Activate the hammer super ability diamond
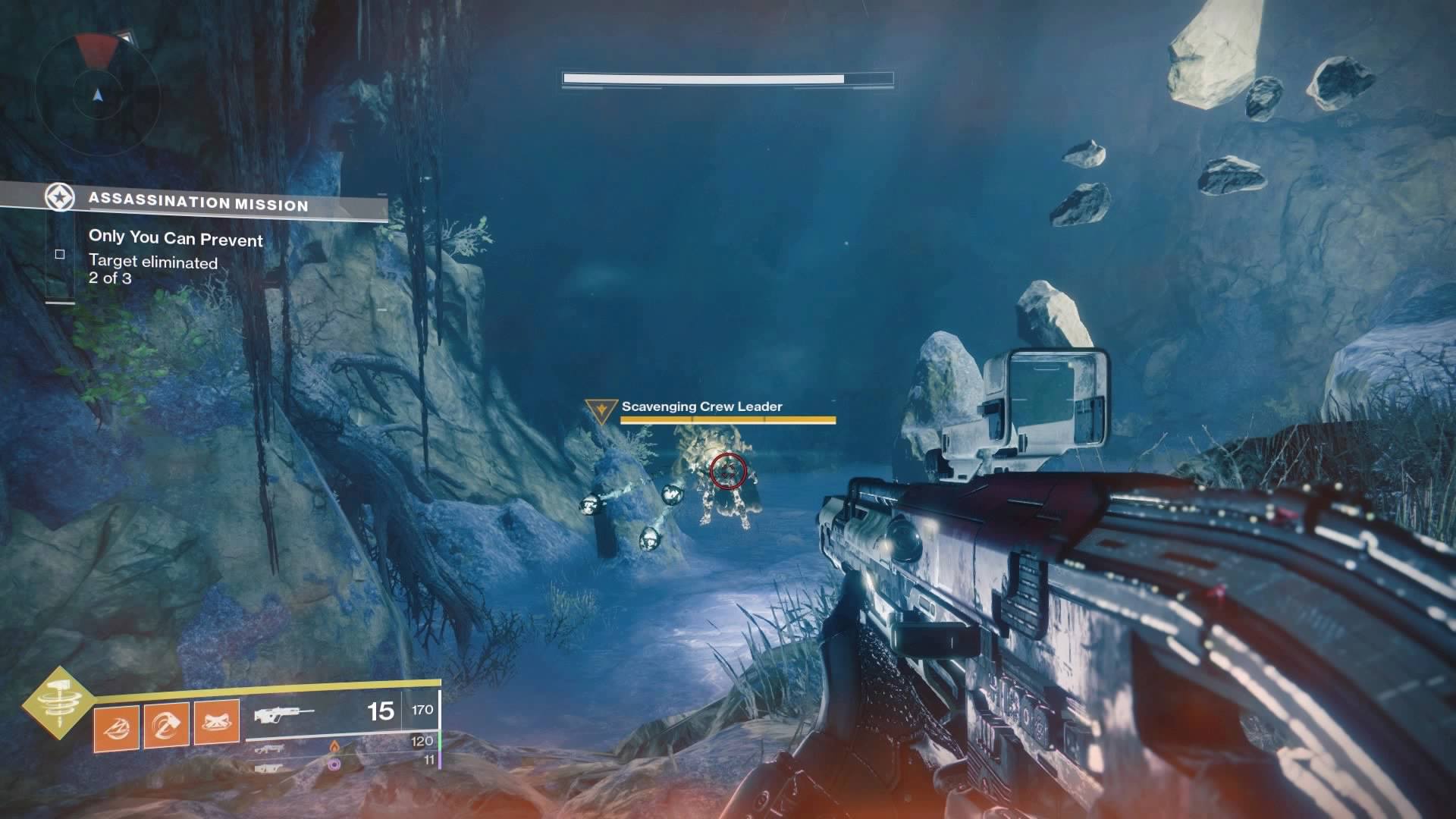Image resolution: width=1456 pixels, height=819 pixels. tap(58, 704)
